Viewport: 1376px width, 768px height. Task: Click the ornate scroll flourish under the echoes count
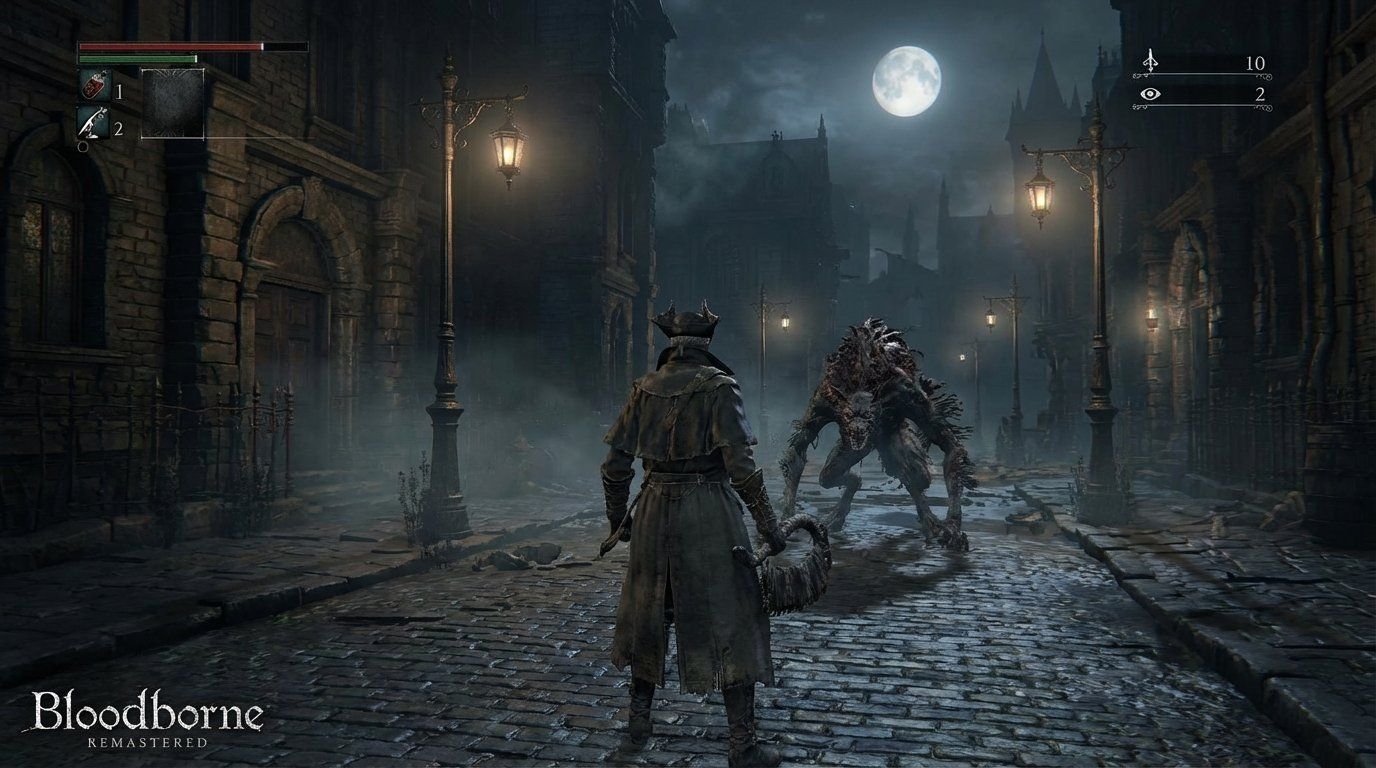coord(1263,76)
